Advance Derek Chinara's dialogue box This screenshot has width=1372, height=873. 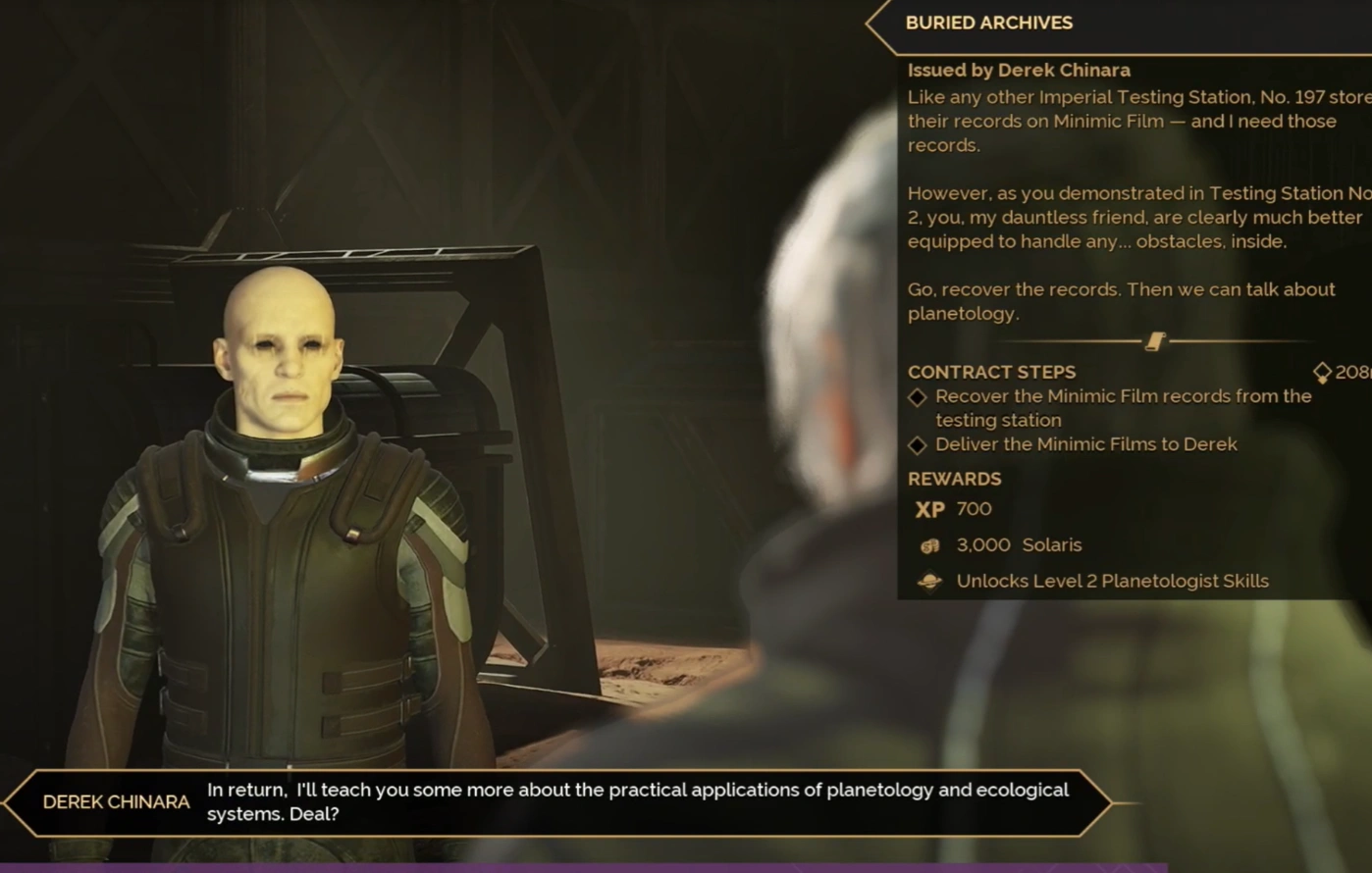637,802
